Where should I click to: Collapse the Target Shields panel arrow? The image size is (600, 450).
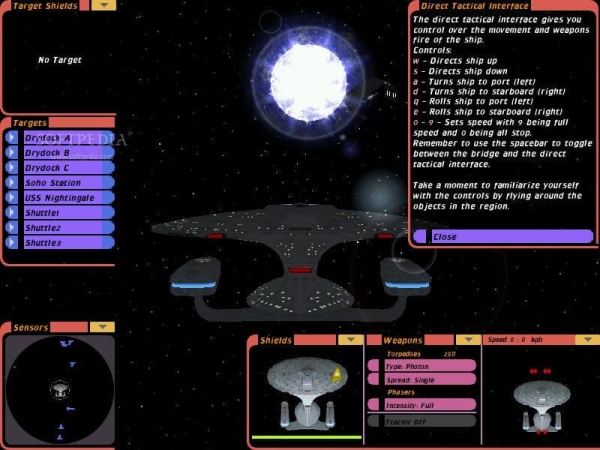click(x=103, y=5)
